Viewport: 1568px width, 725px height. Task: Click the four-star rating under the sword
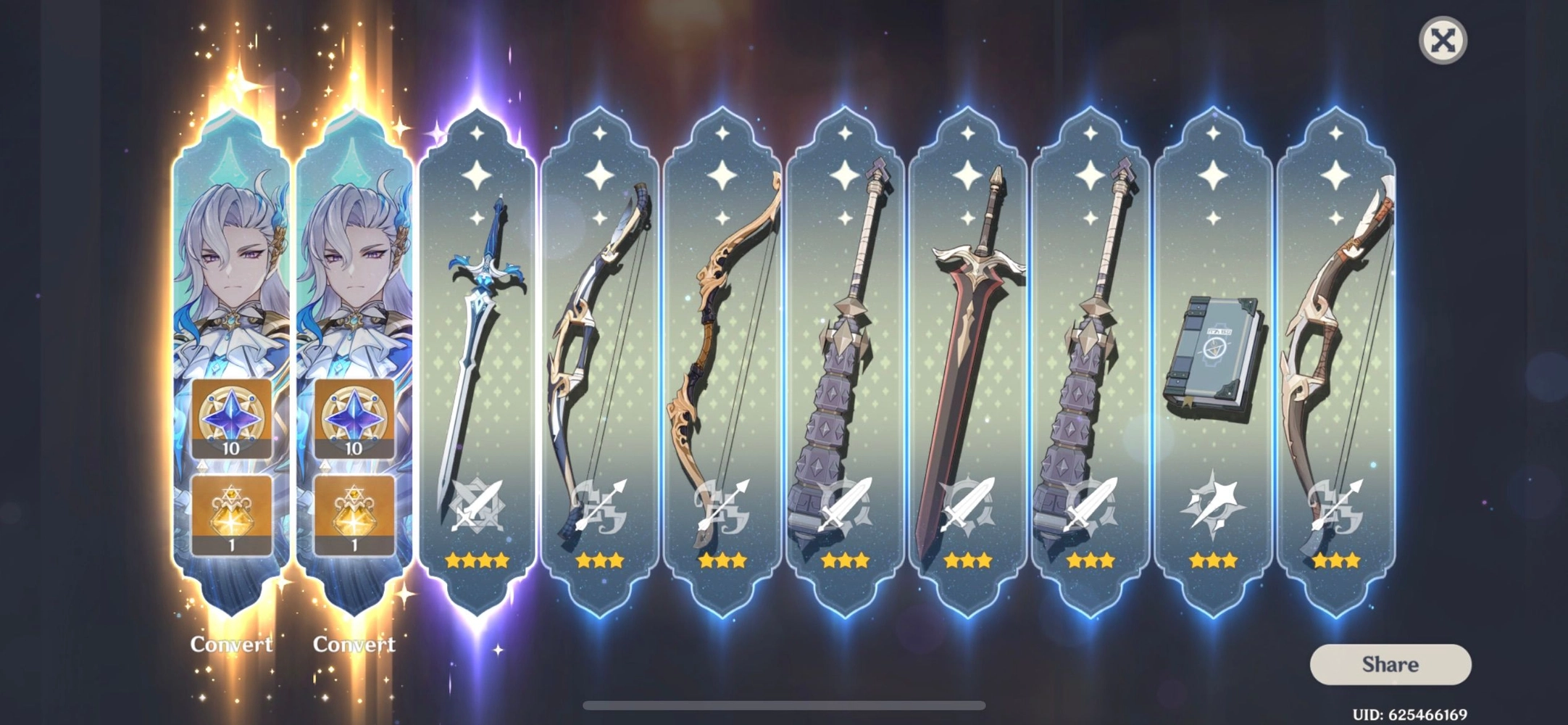tap(476, 560)
